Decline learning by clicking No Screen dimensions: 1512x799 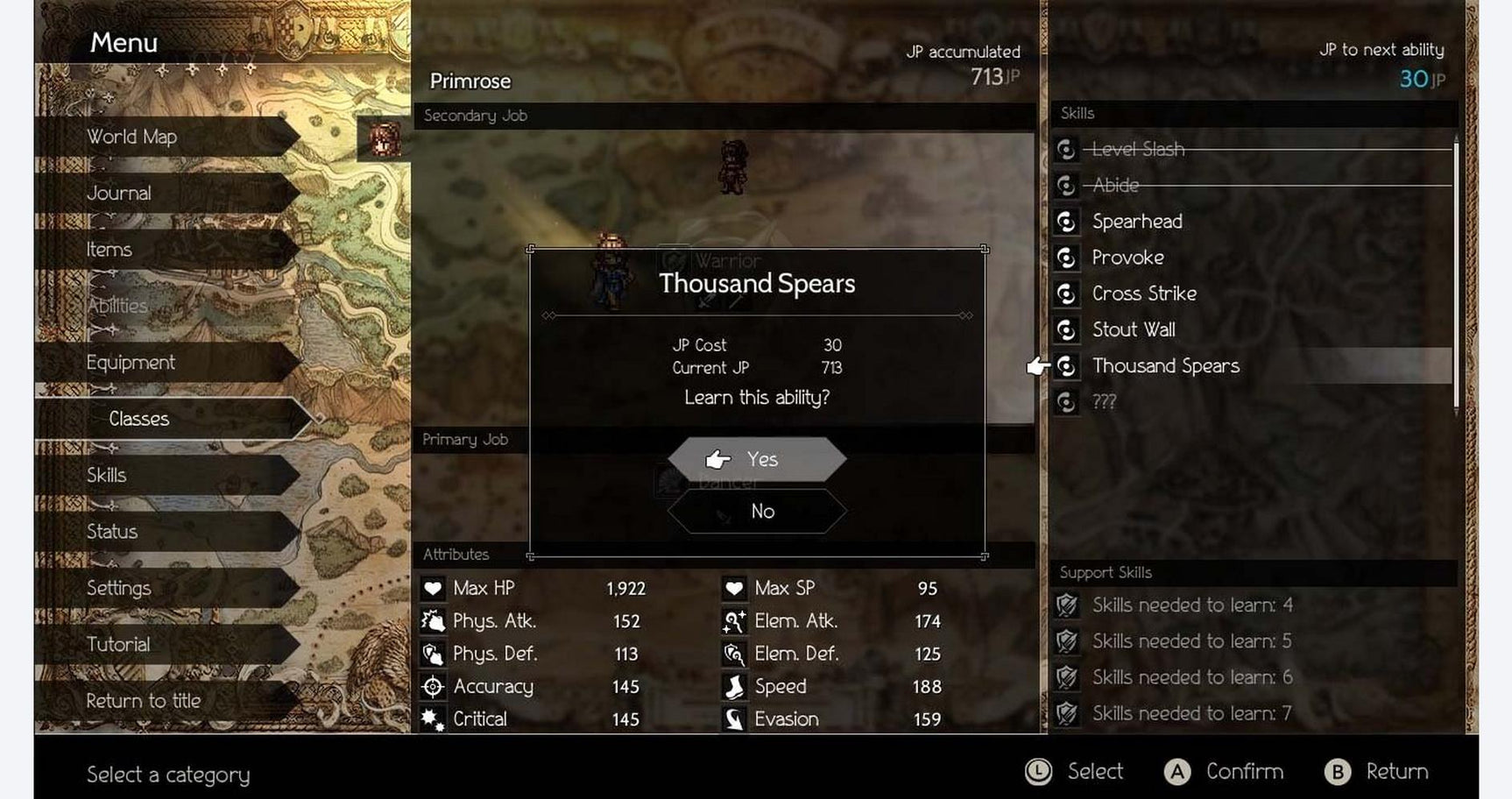point(759,511)
